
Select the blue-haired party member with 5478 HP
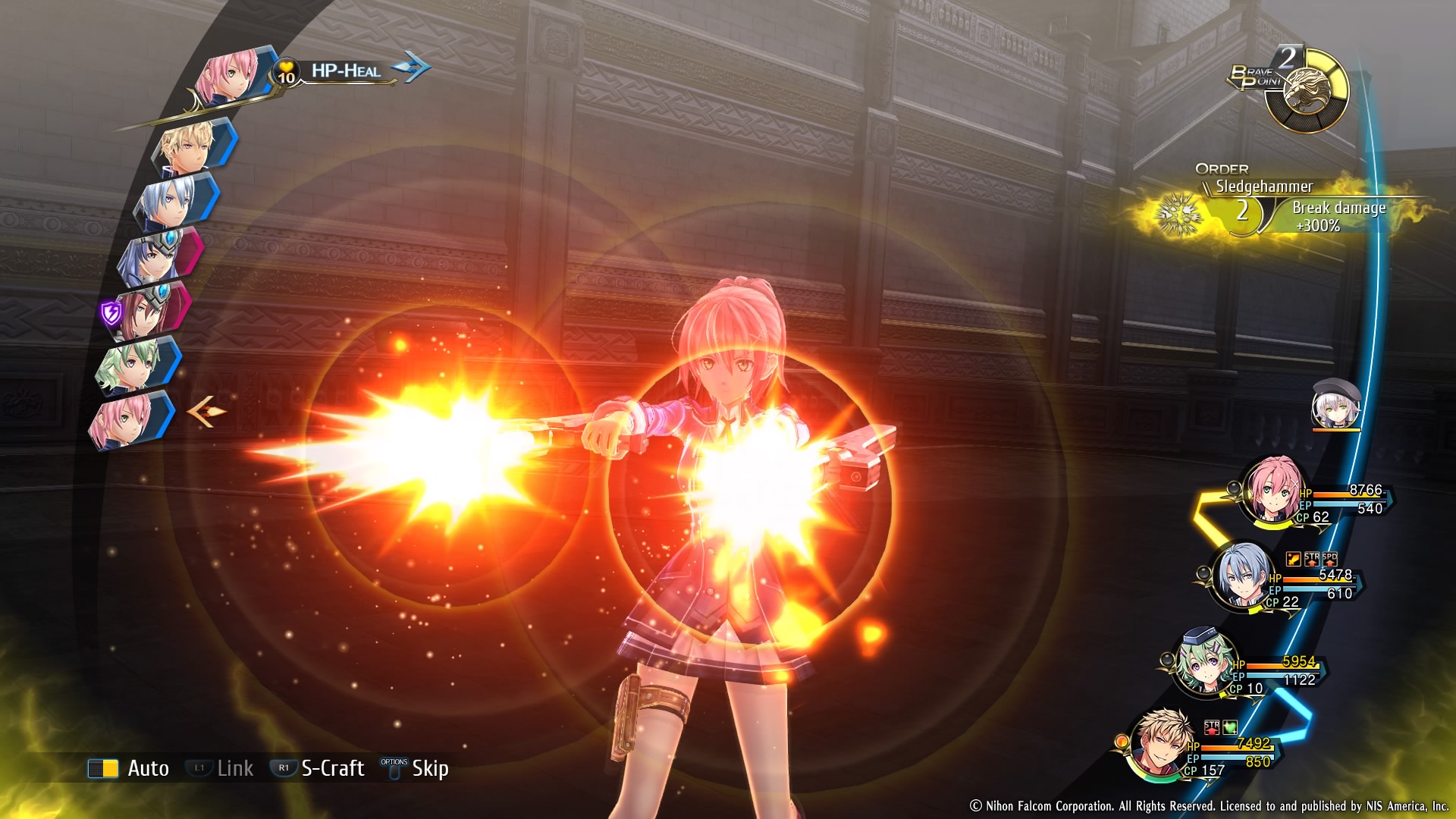coord(1241,576)
